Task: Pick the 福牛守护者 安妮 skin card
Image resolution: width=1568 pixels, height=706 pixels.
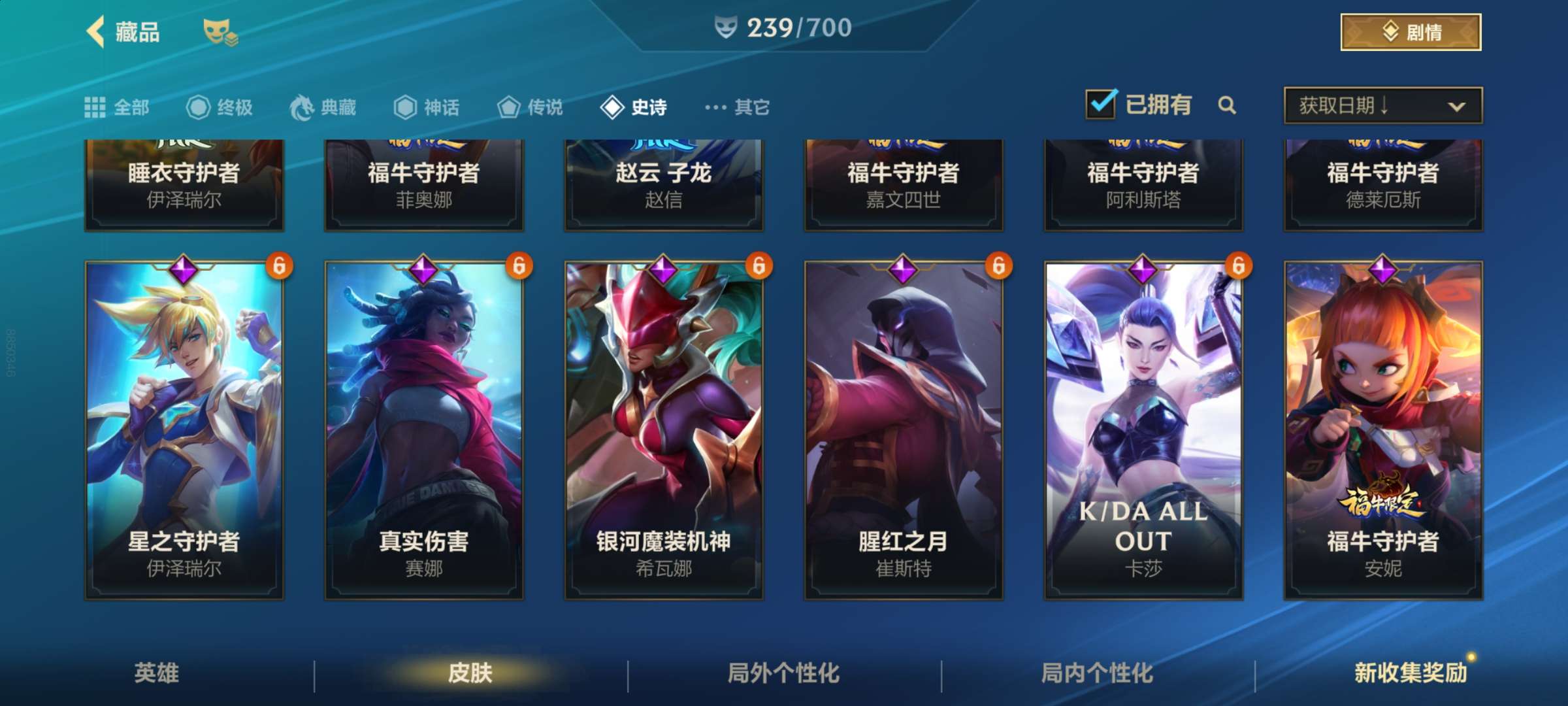Action: pos(1383,430)
